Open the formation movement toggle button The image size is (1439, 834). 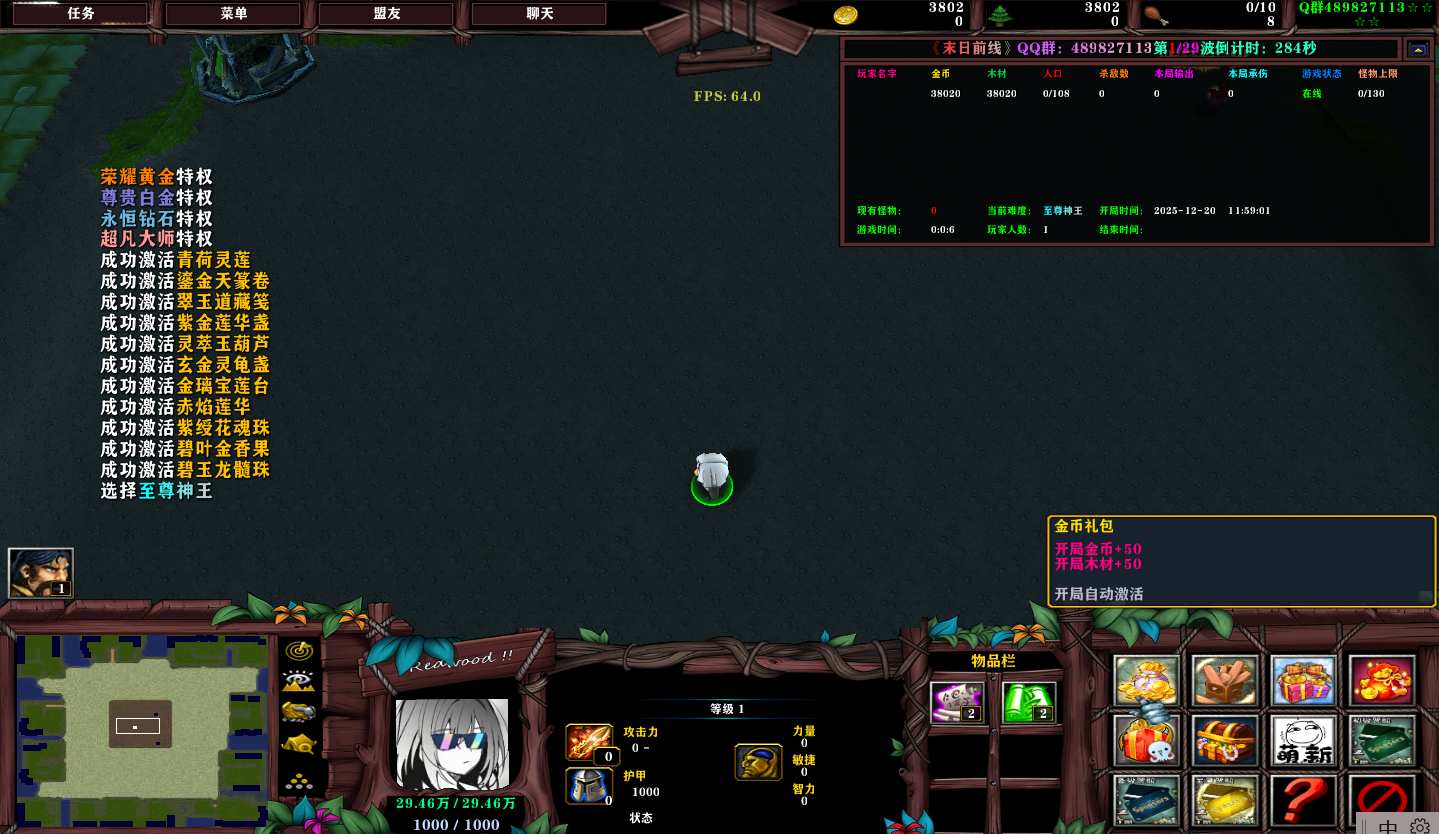[x=299, y=781]
